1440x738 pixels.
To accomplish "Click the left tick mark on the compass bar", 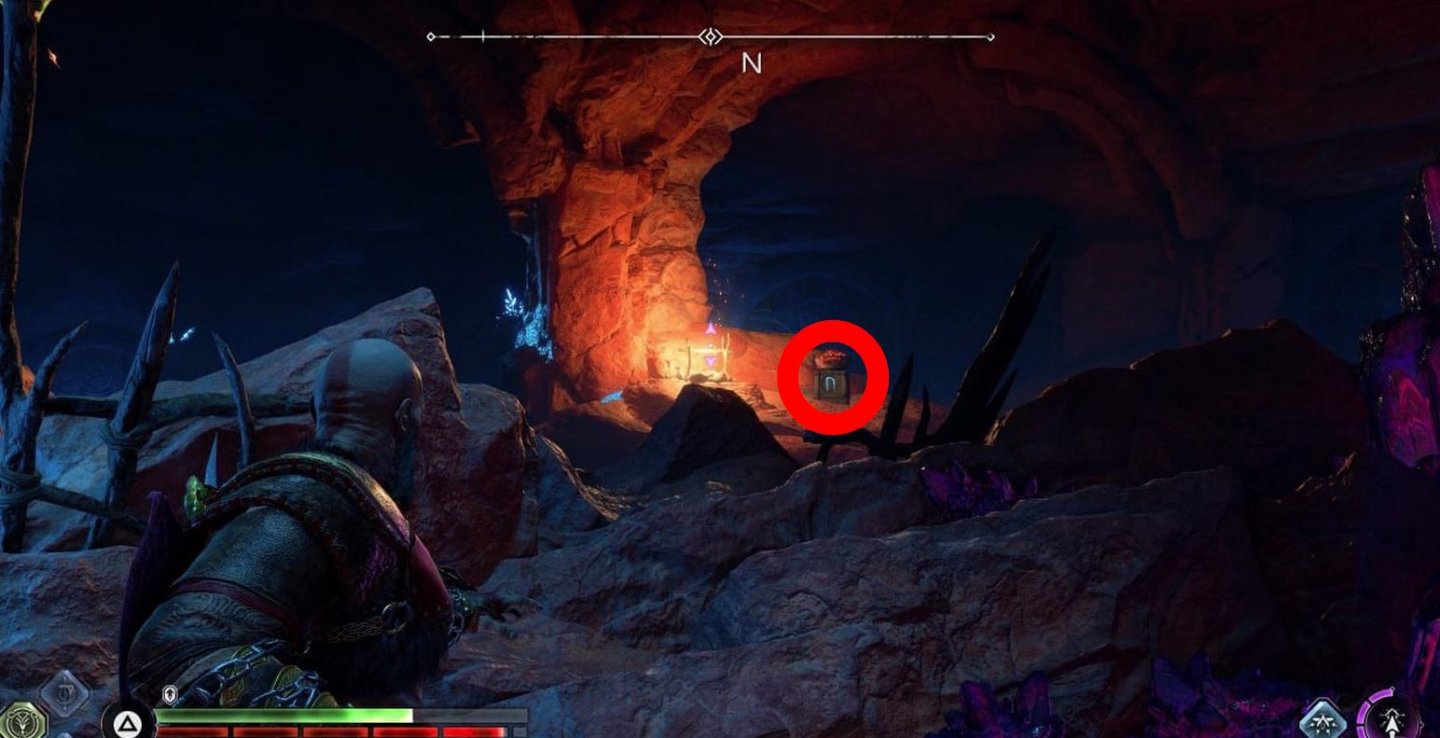I will [x=484, y=36].
